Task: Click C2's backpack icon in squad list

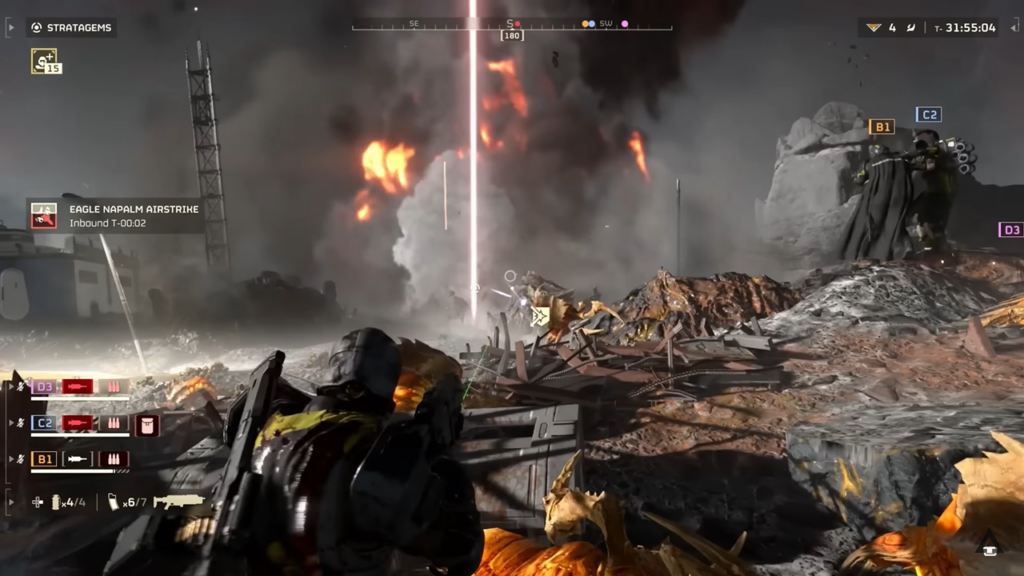Action: pyautogui.click(x=147, y=424)
